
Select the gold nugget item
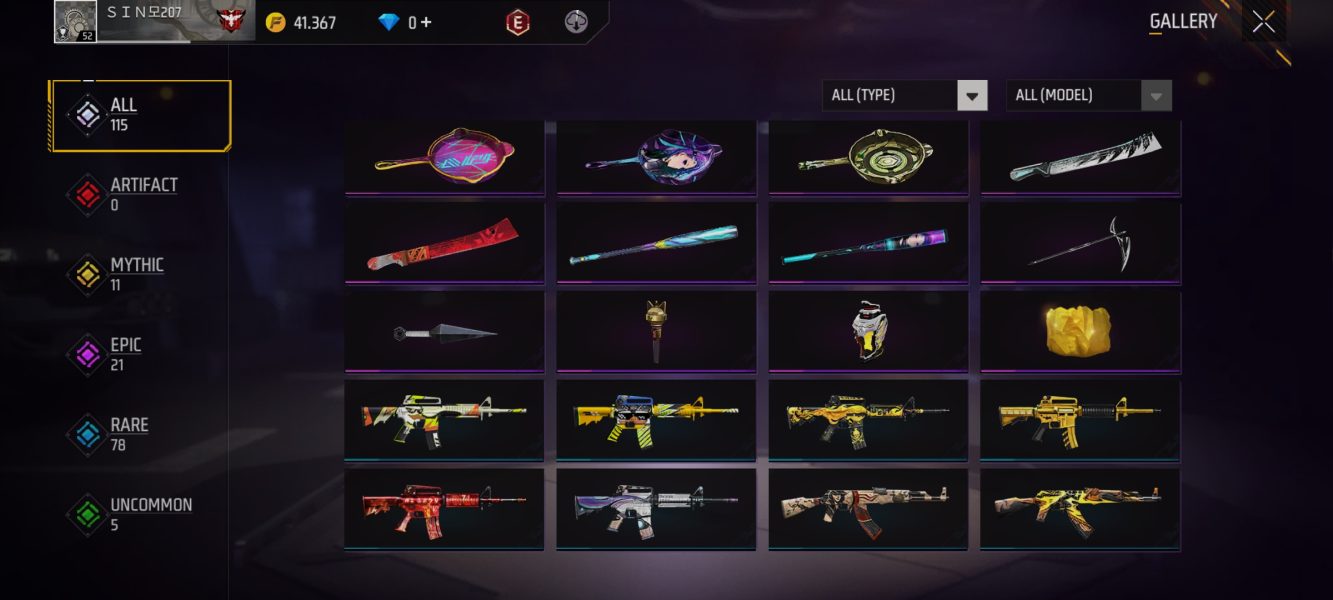point(1081,333)
